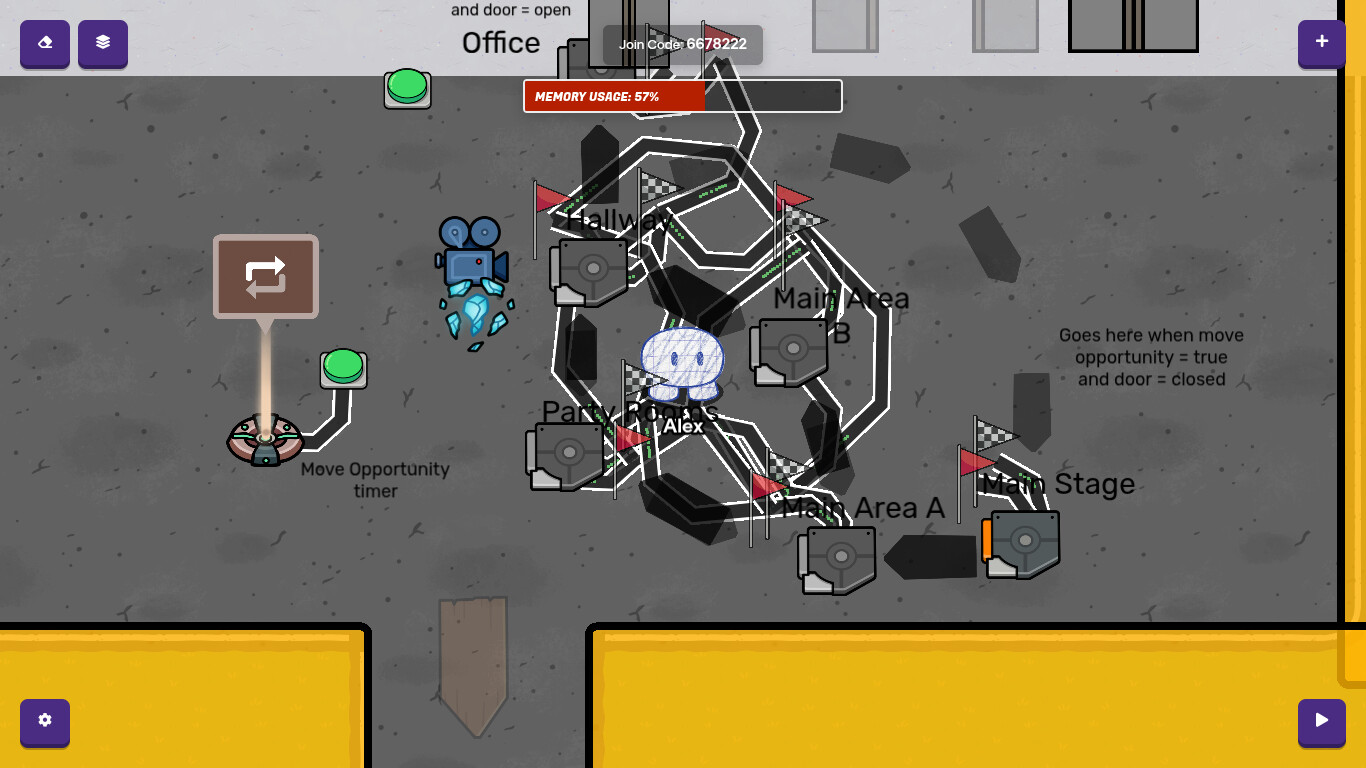1366x768 pixels.
Task: Click the purple plus button to add a device
Action: coord(1321,44)
